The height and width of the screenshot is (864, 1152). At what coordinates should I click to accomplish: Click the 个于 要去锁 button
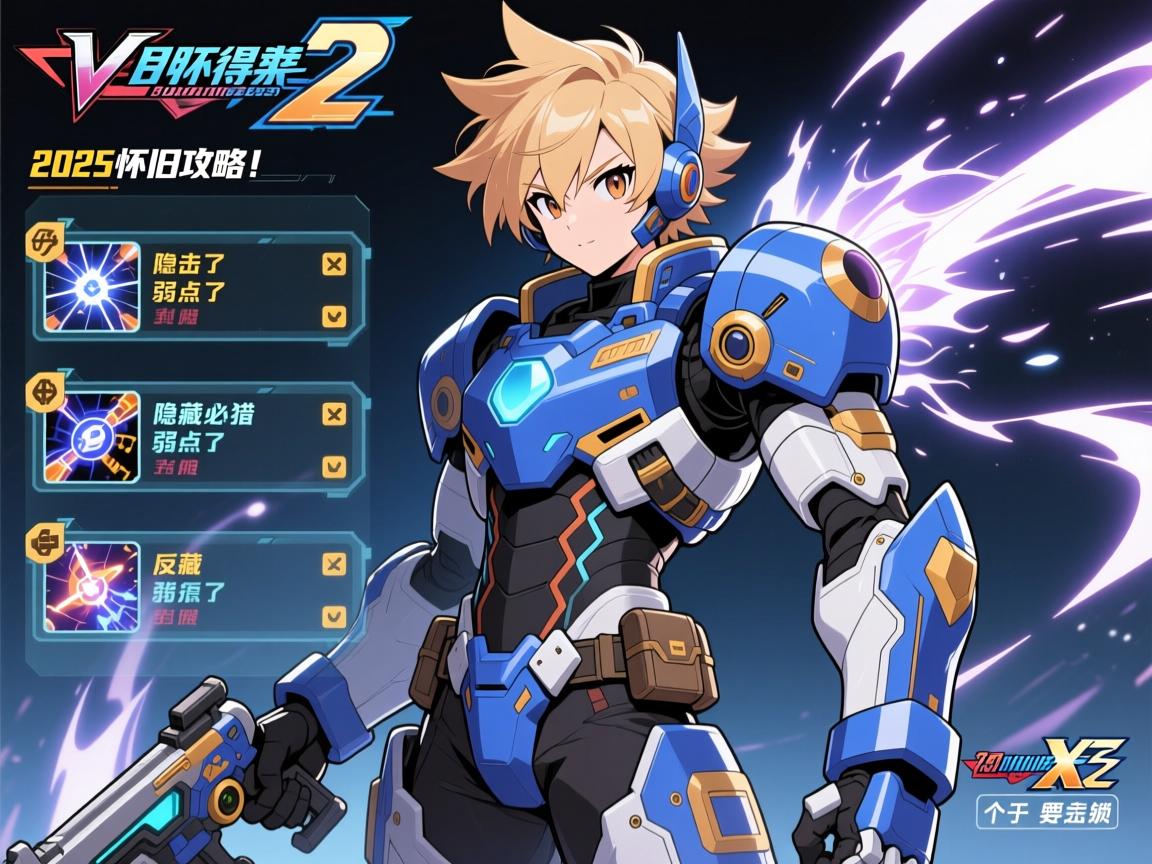pyautogui.click(x=1046, y=811)
